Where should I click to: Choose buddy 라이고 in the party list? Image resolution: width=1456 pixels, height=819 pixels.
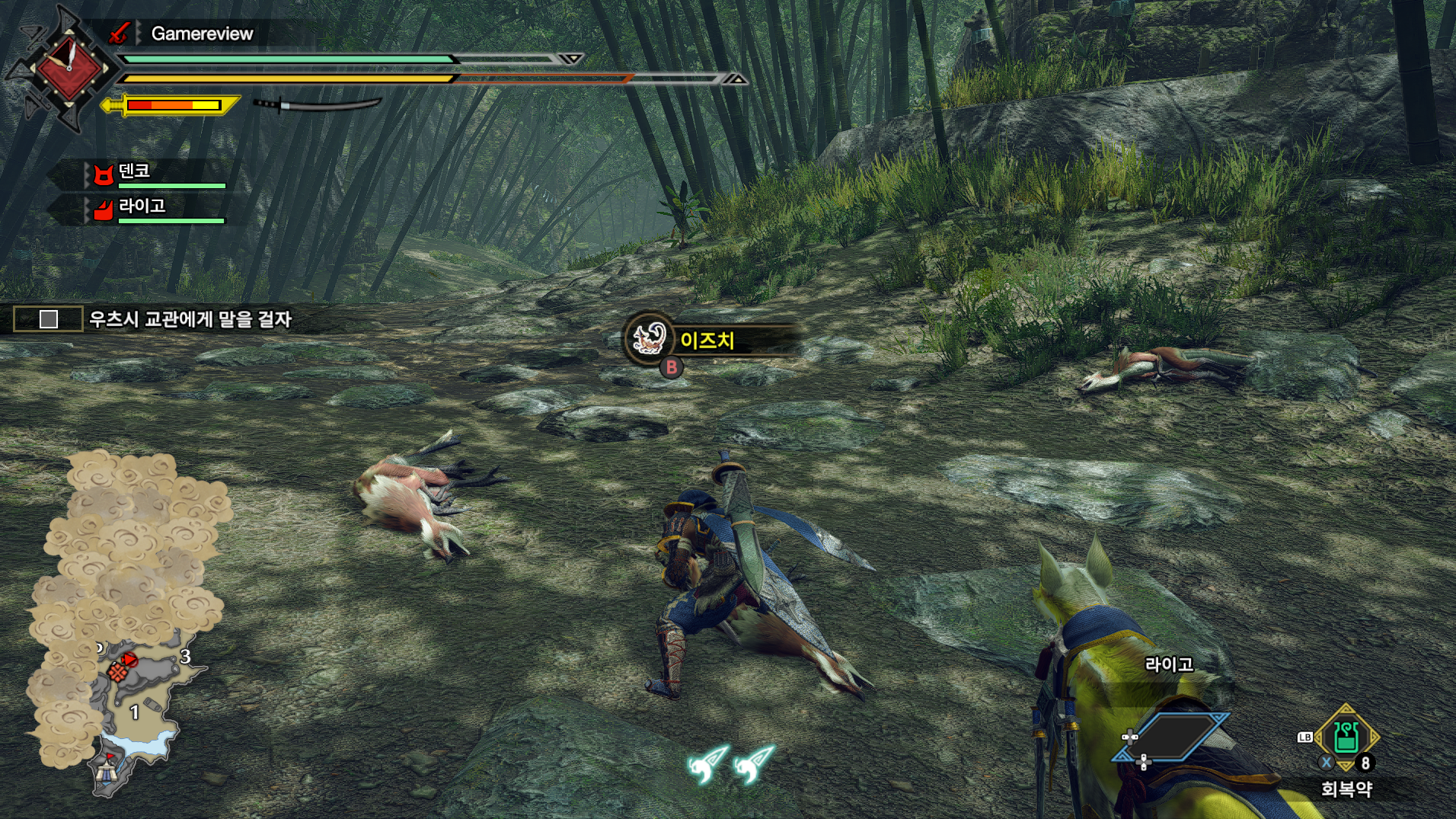point(142,206)
